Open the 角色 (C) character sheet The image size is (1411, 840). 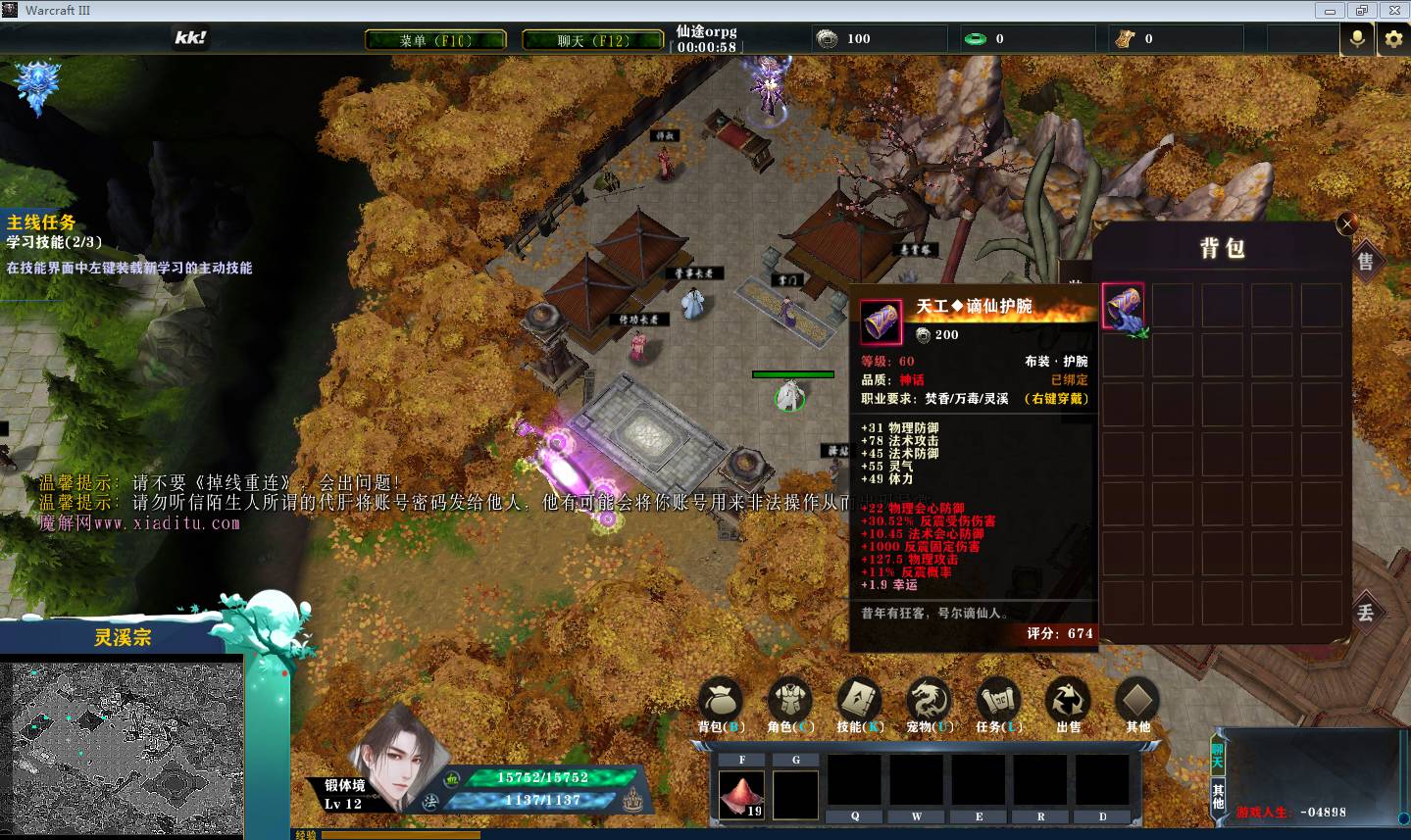pos(790,700)
